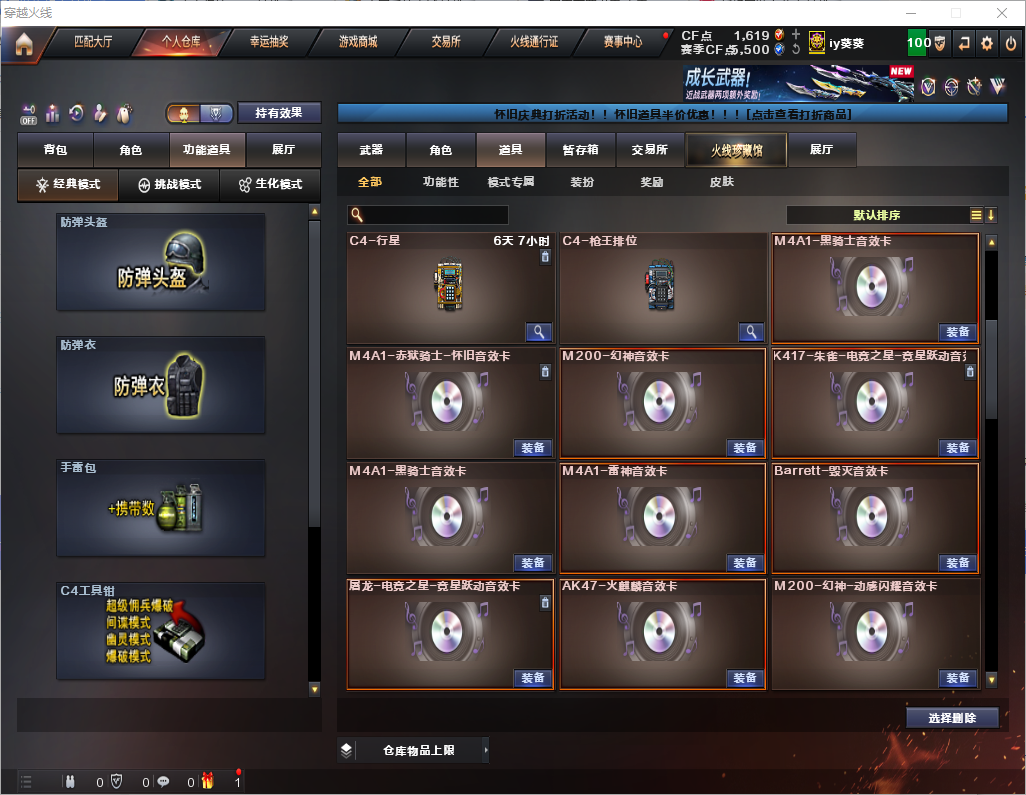
Task: Close the game window
Action: 1001,13
